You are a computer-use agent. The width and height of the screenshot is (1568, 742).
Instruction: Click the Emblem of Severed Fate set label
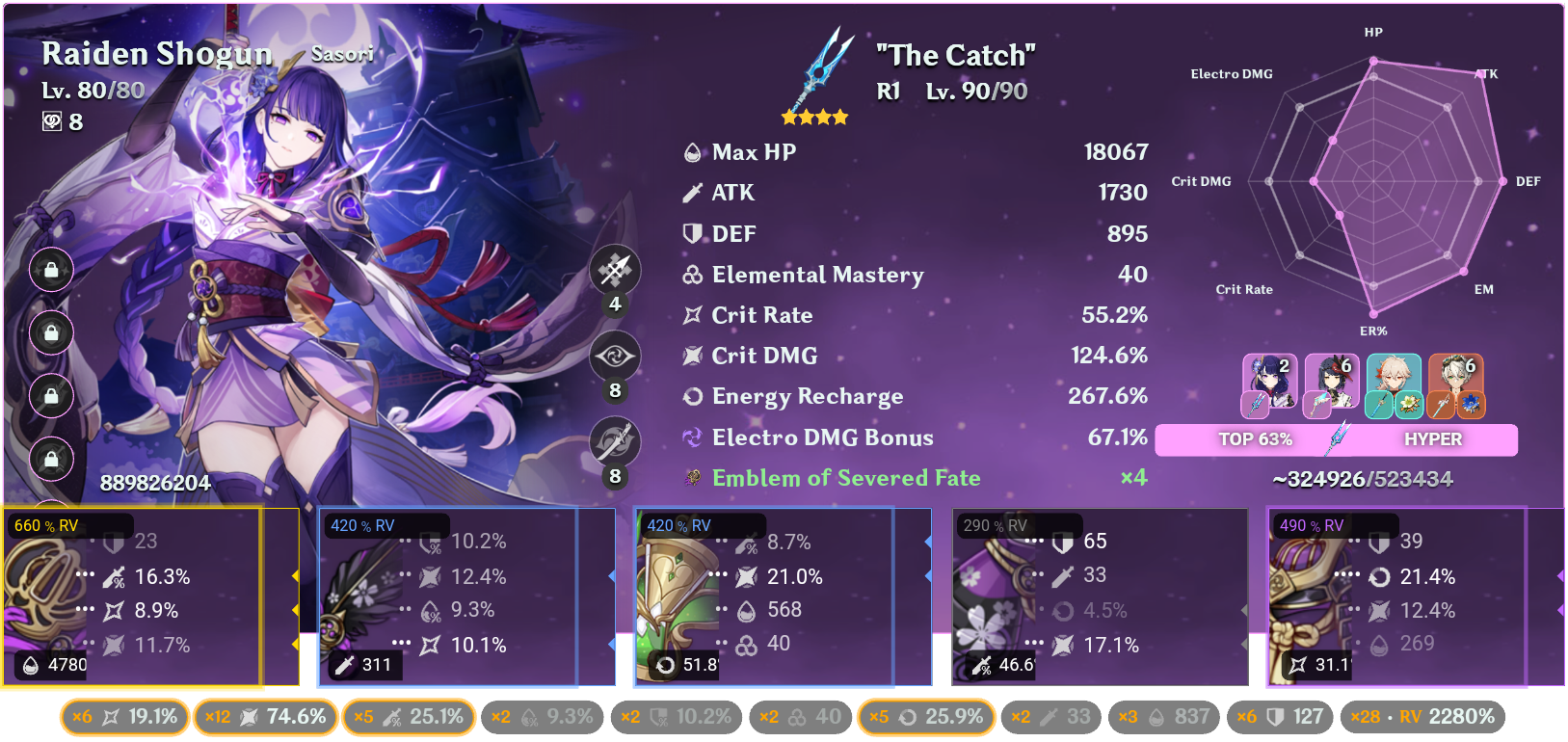846,477
